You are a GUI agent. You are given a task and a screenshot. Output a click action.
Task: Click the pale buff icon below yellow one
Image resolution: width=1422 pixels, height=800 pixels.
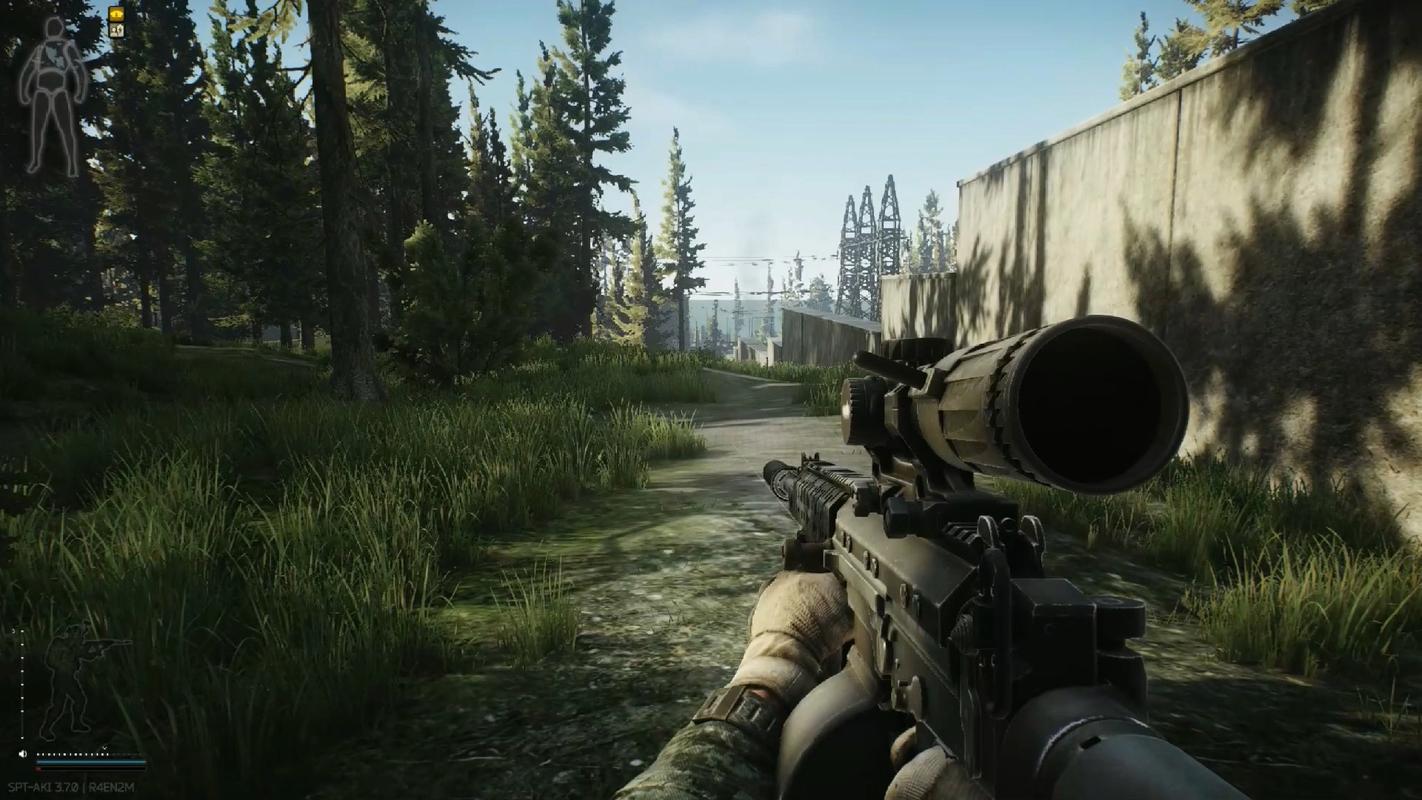click(116, 30)
